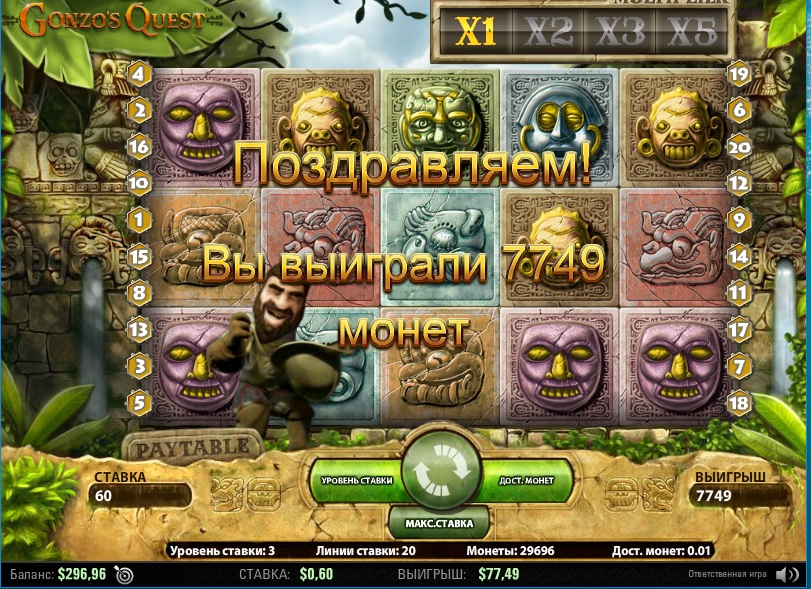Click the target icon beside the balance

click(x=124, y=575)
